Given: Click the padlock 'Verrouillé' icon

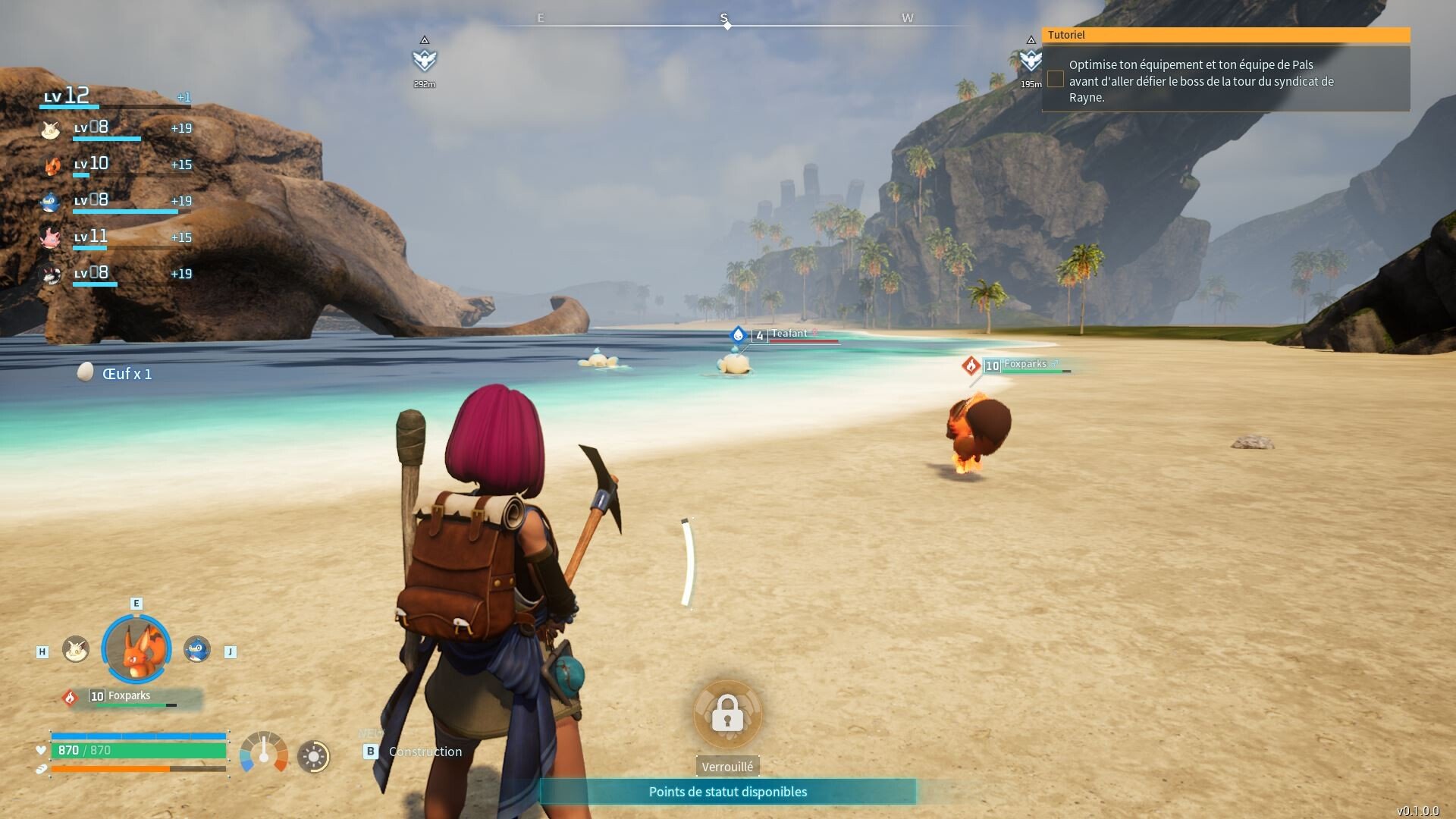Looking at the screenshot, I should pyautogui.click(x=727, y=714).
